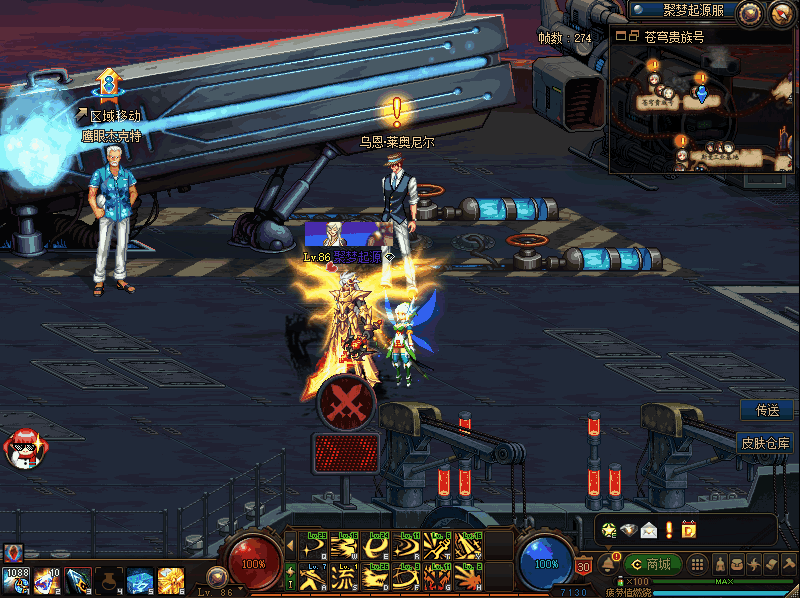Use the consumable showing 1088 count
Screen dimensions: 800x598
click(x=16, y=580)
